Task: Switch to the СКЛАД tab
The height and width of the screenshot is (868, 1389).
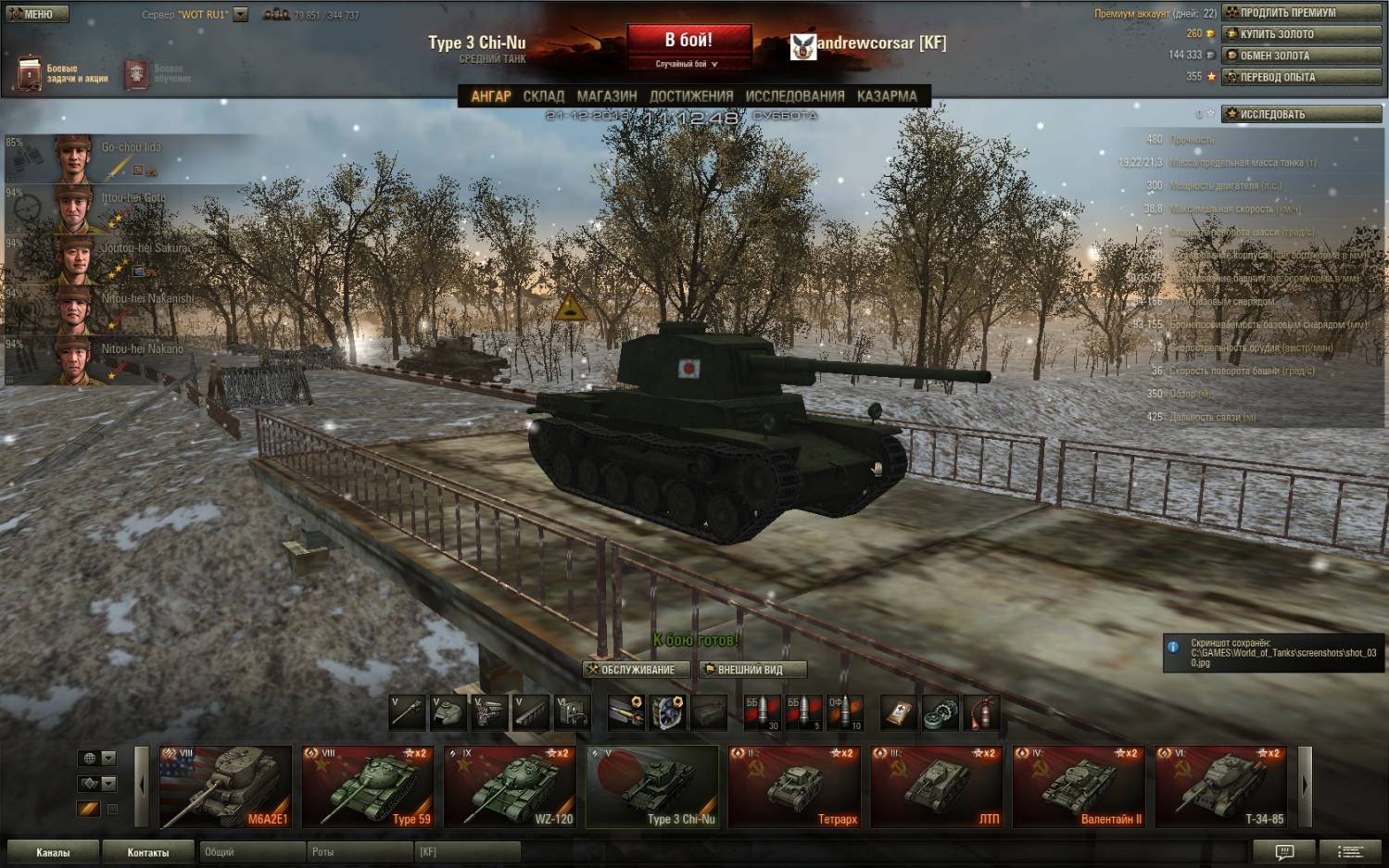Action: pos(543,96)
